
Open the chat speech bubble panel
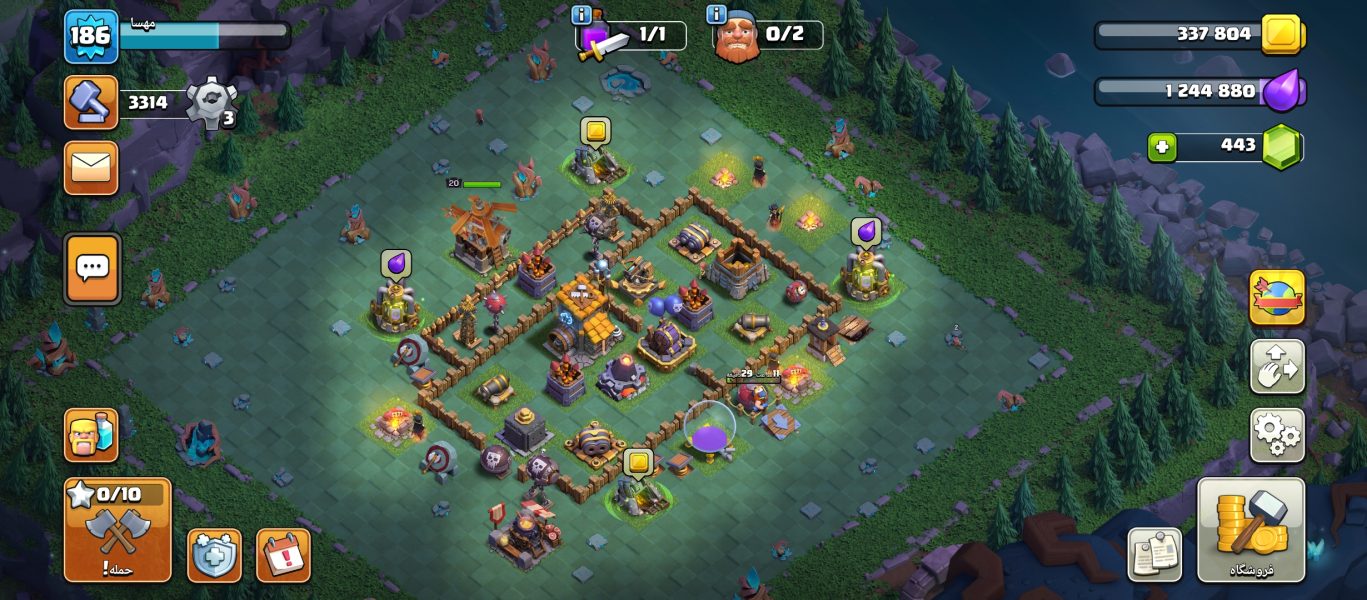92,268
